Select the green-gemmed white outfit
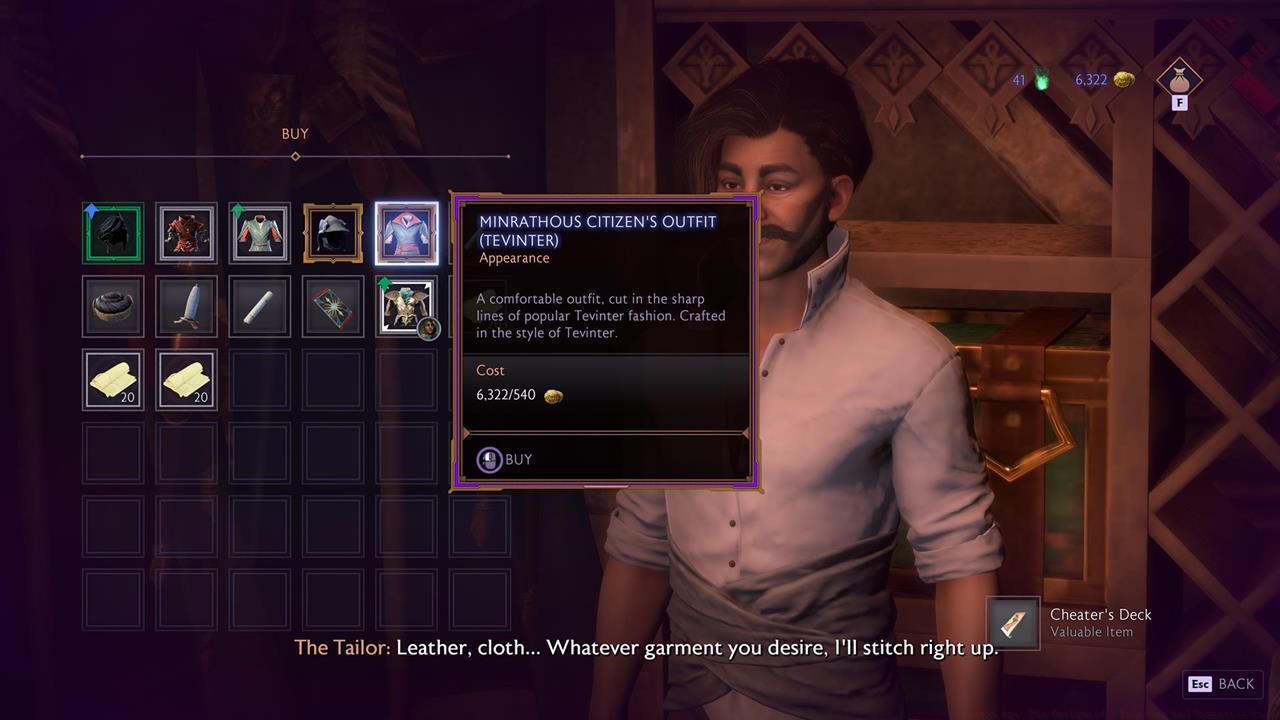This screenshot has height=720, width=1280. 259,232
